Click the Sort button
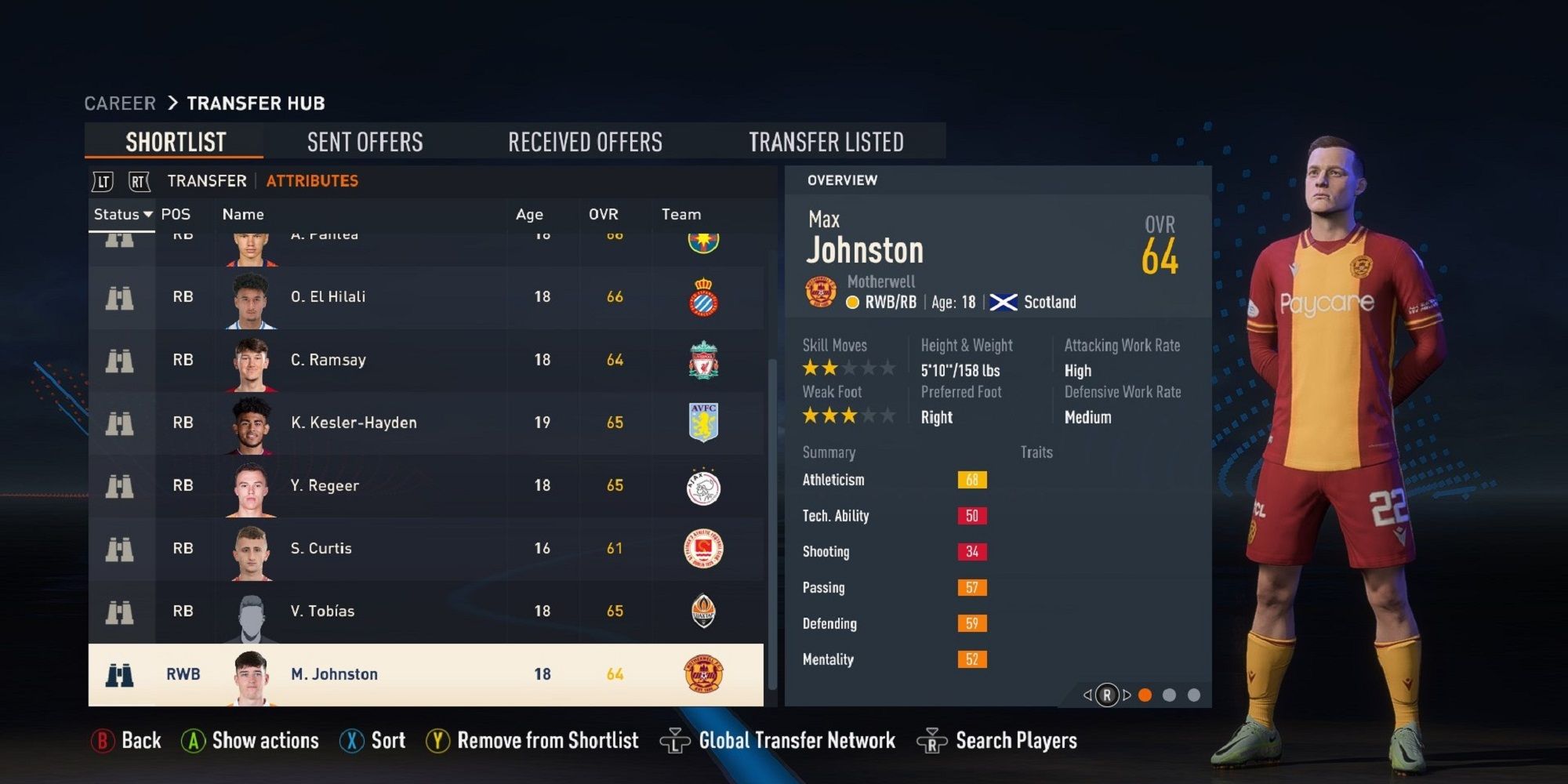 [x=374, y=739]
